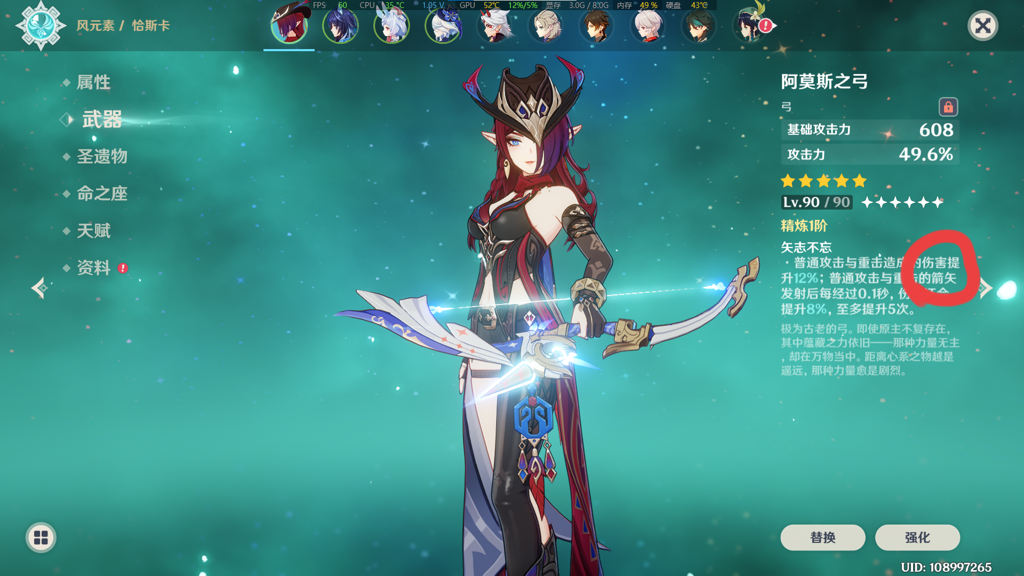Viewport: 1024px width, 576px height.
Task: Switch to the next character arrow
Action: [986, 289]
